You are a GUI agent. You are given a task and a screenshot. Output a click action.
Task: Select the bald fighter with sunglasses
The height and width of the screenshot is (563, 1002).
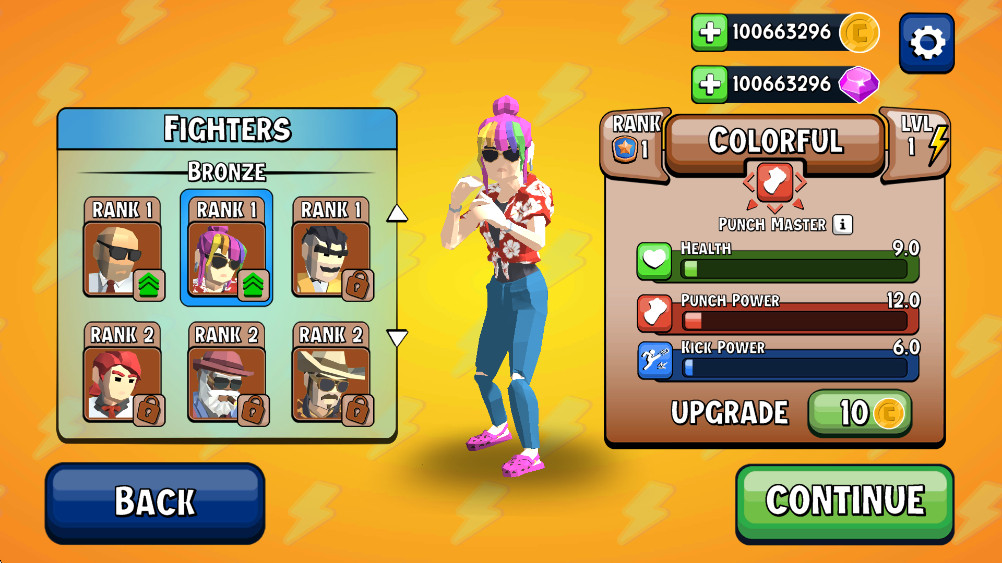tap(122, 248)
